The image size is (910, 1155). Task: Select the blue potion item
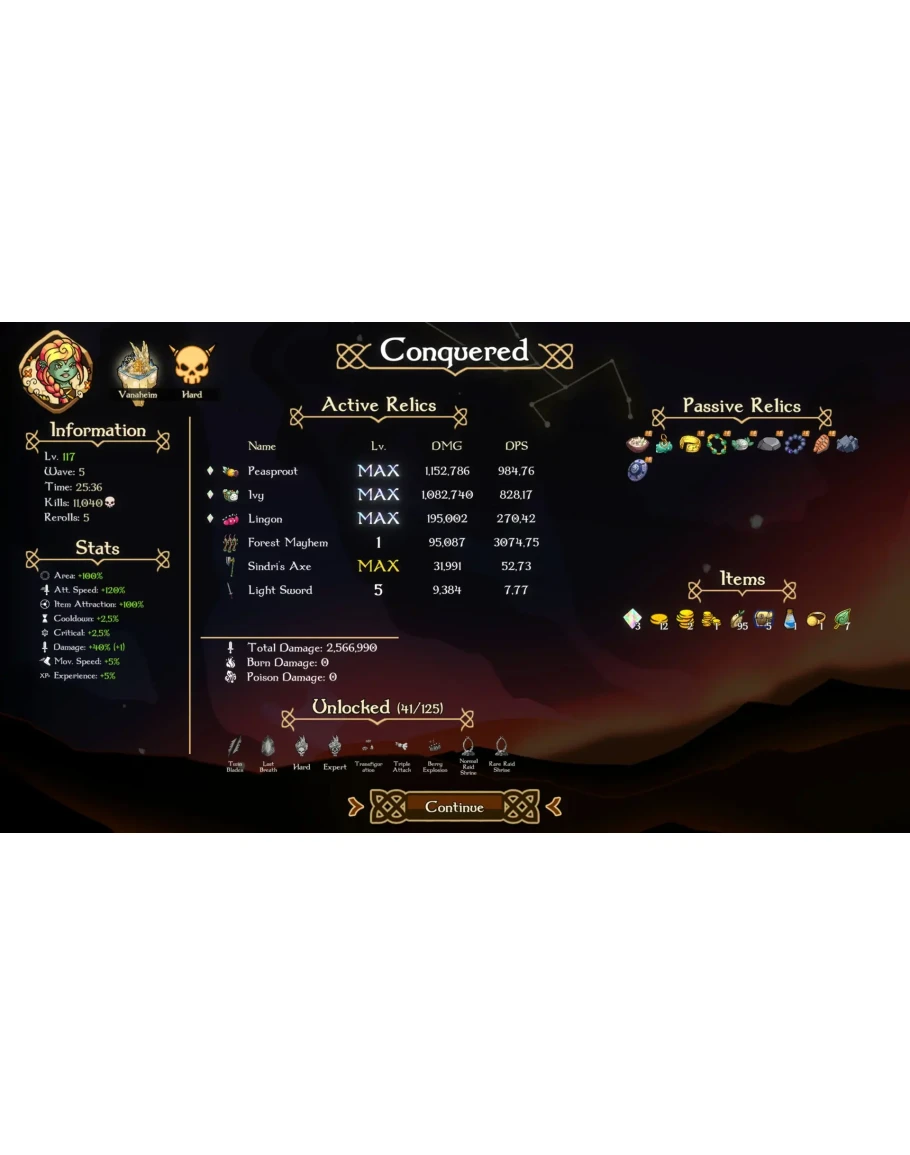pos(790,620)
